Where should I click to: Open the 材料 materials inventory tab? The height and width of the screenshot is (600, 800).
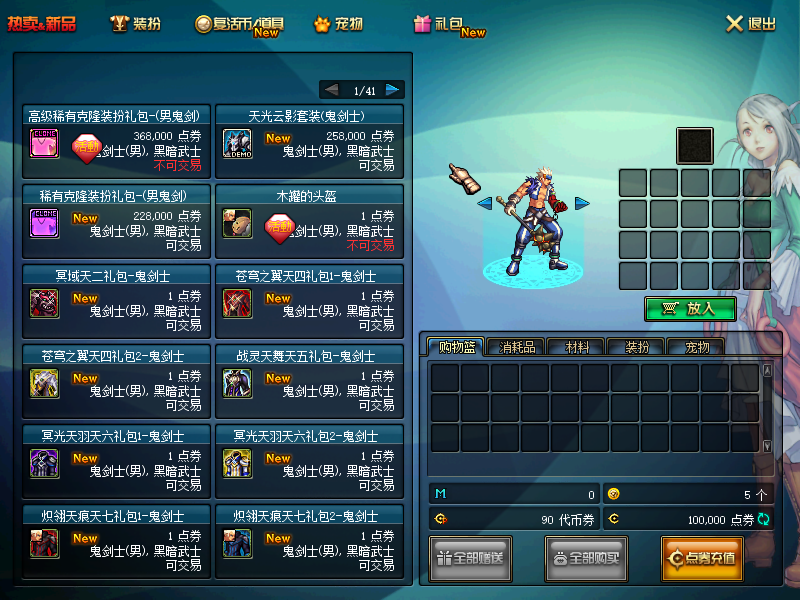[x=576, y=347]
